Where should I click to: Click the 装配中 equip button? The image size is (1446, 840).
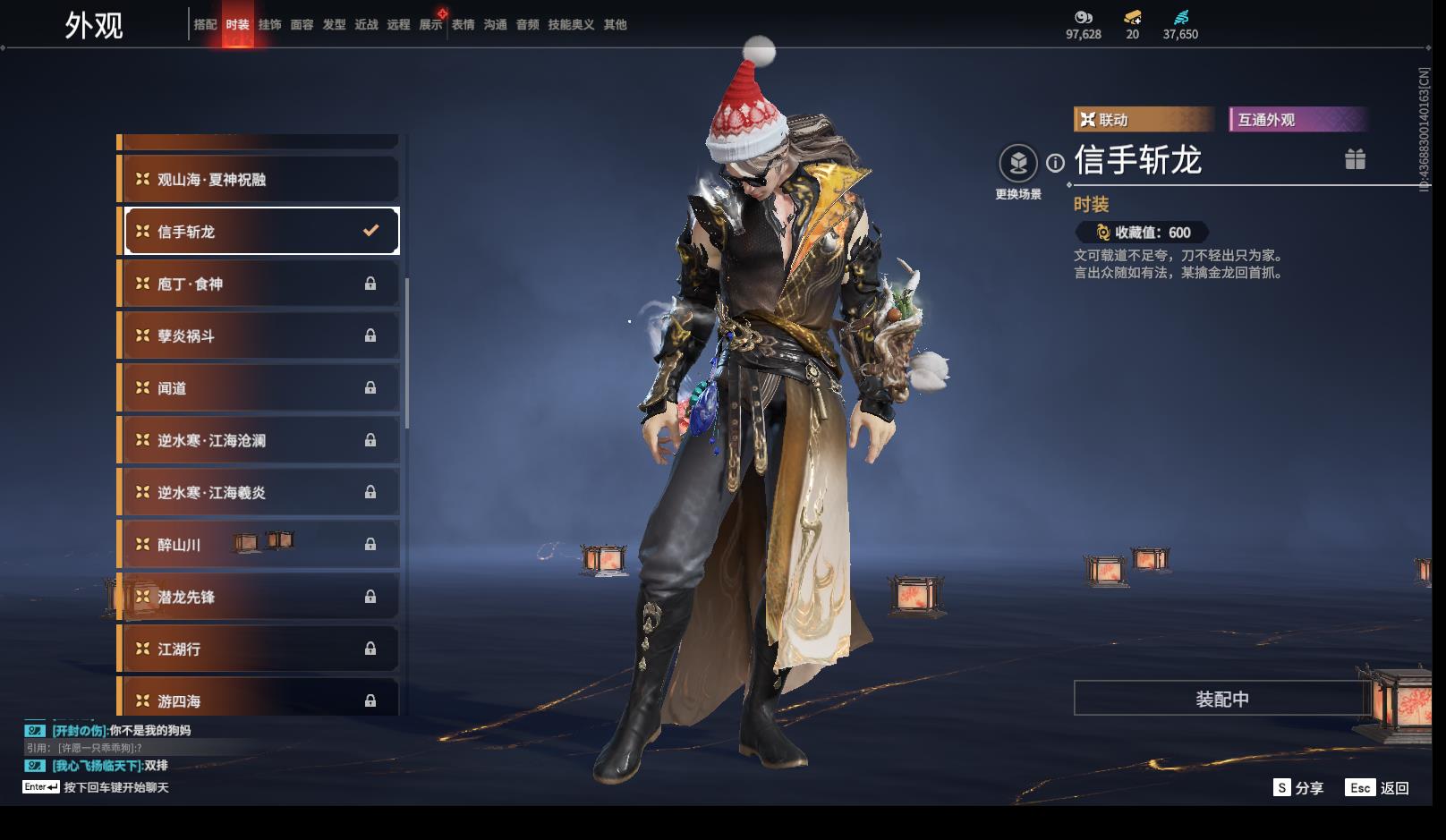click(1221, 699)
